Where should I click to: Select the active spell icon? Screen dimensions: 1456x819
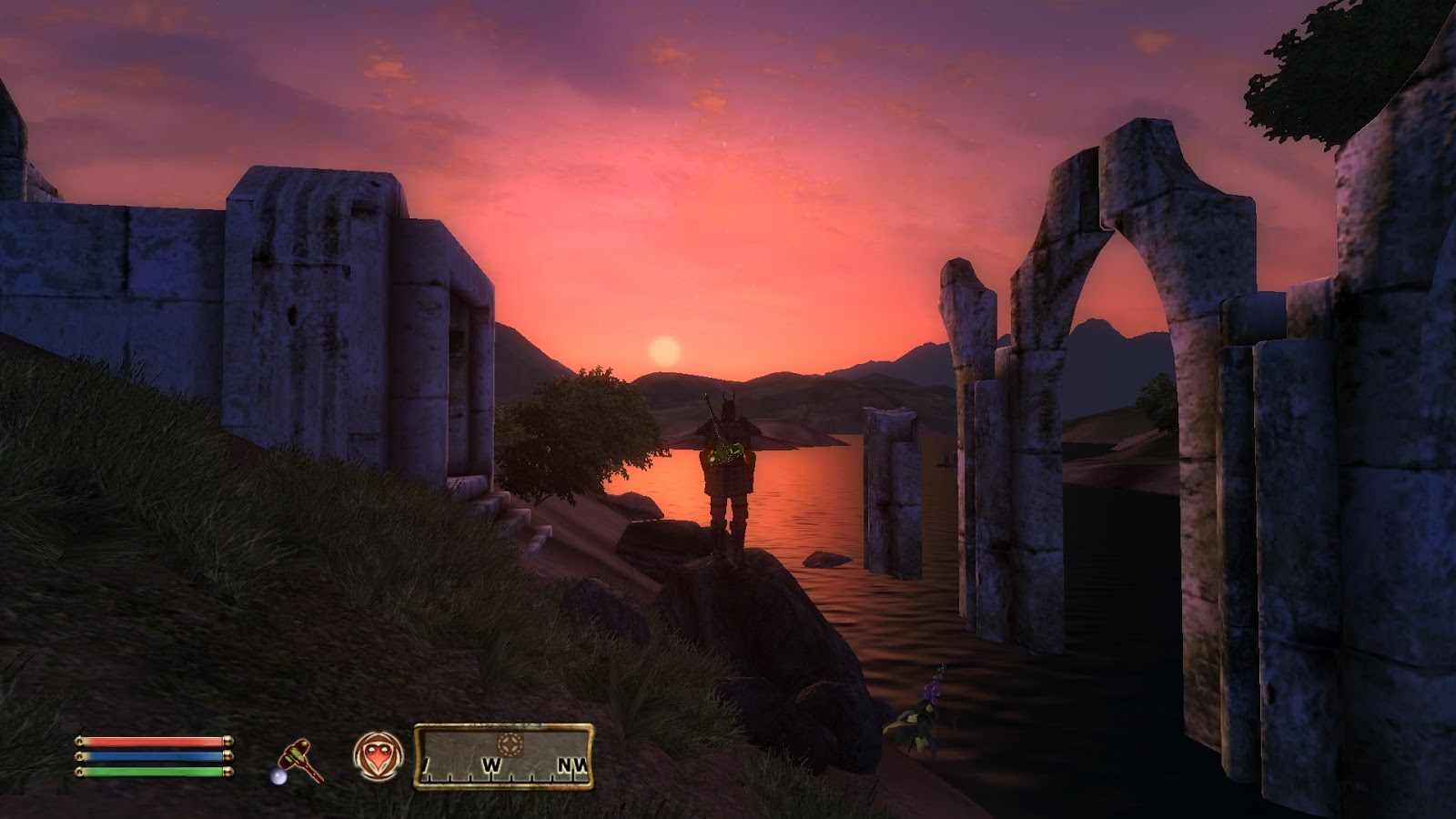coord(378,756)
